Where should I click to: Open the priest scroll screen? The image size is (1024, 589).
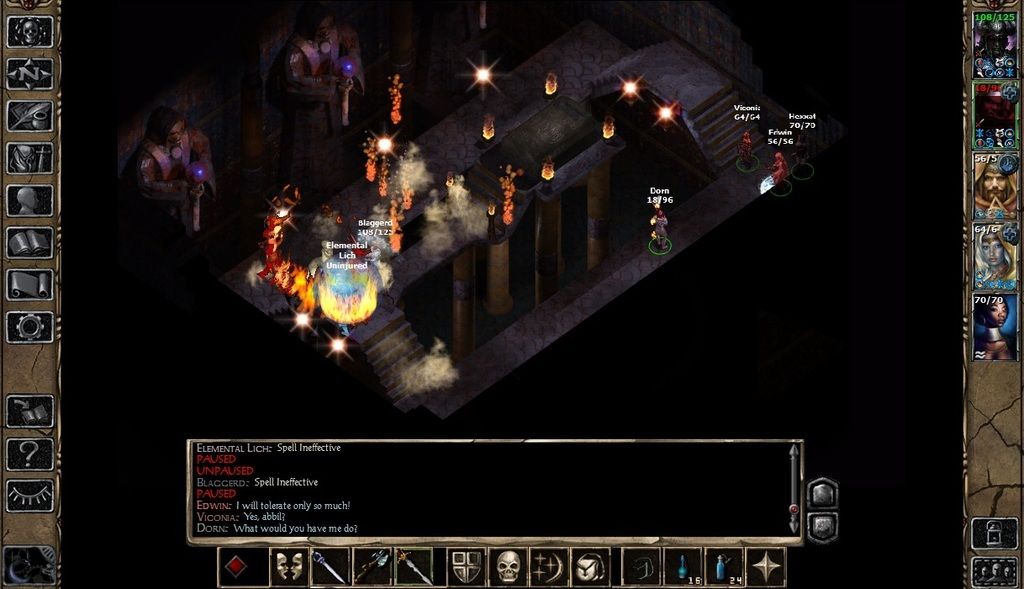pos(30,284)
